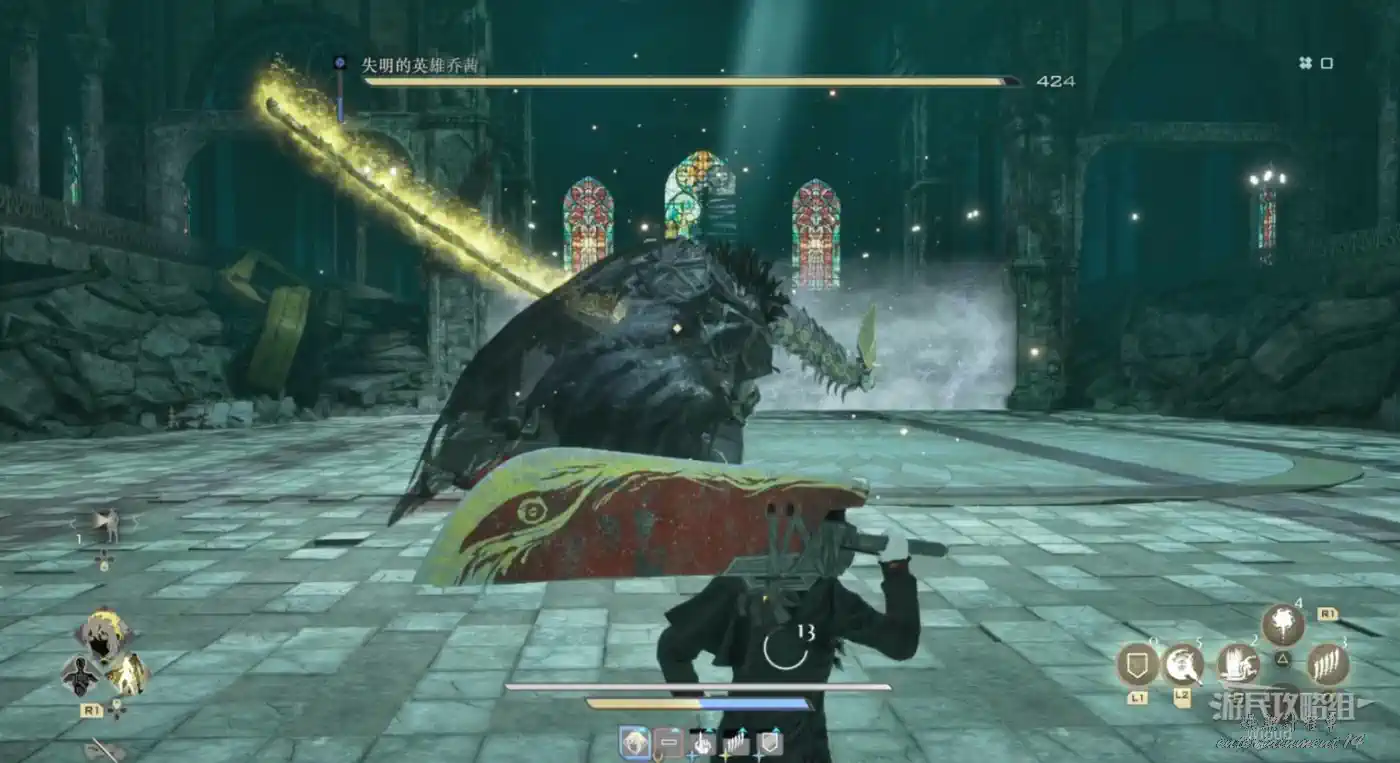
Task: Choose the golden glowing character portrait
Action: coord(129,675)
